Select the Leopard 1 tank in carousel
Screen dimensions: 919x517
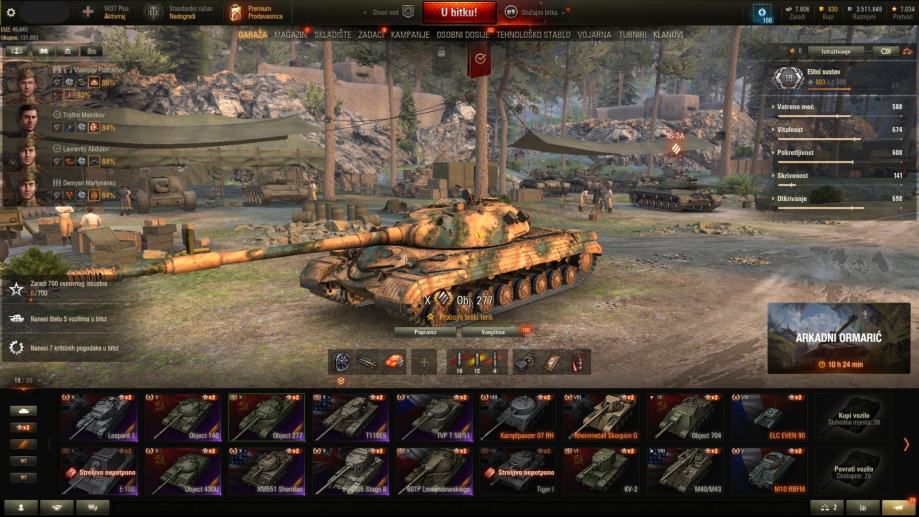100,417
